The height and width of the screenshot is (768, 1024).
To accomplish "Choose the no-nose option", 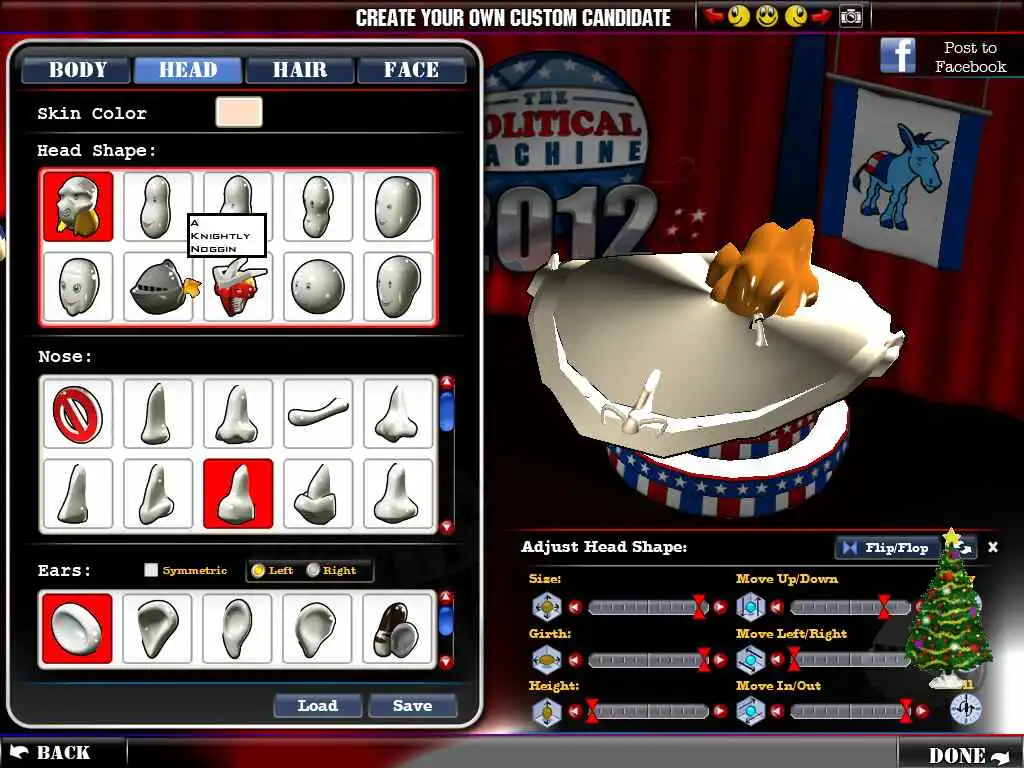I will coord(78,412).
